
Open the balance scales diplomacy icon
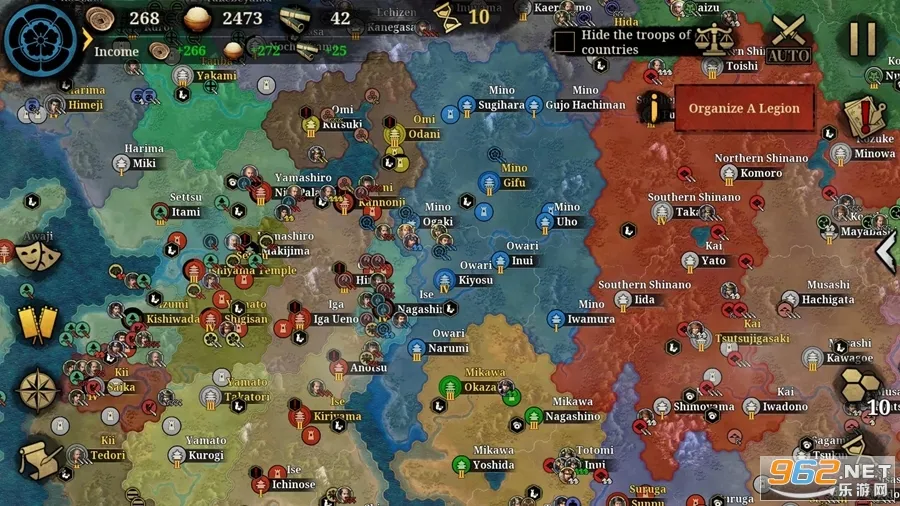tap(714, 39)
